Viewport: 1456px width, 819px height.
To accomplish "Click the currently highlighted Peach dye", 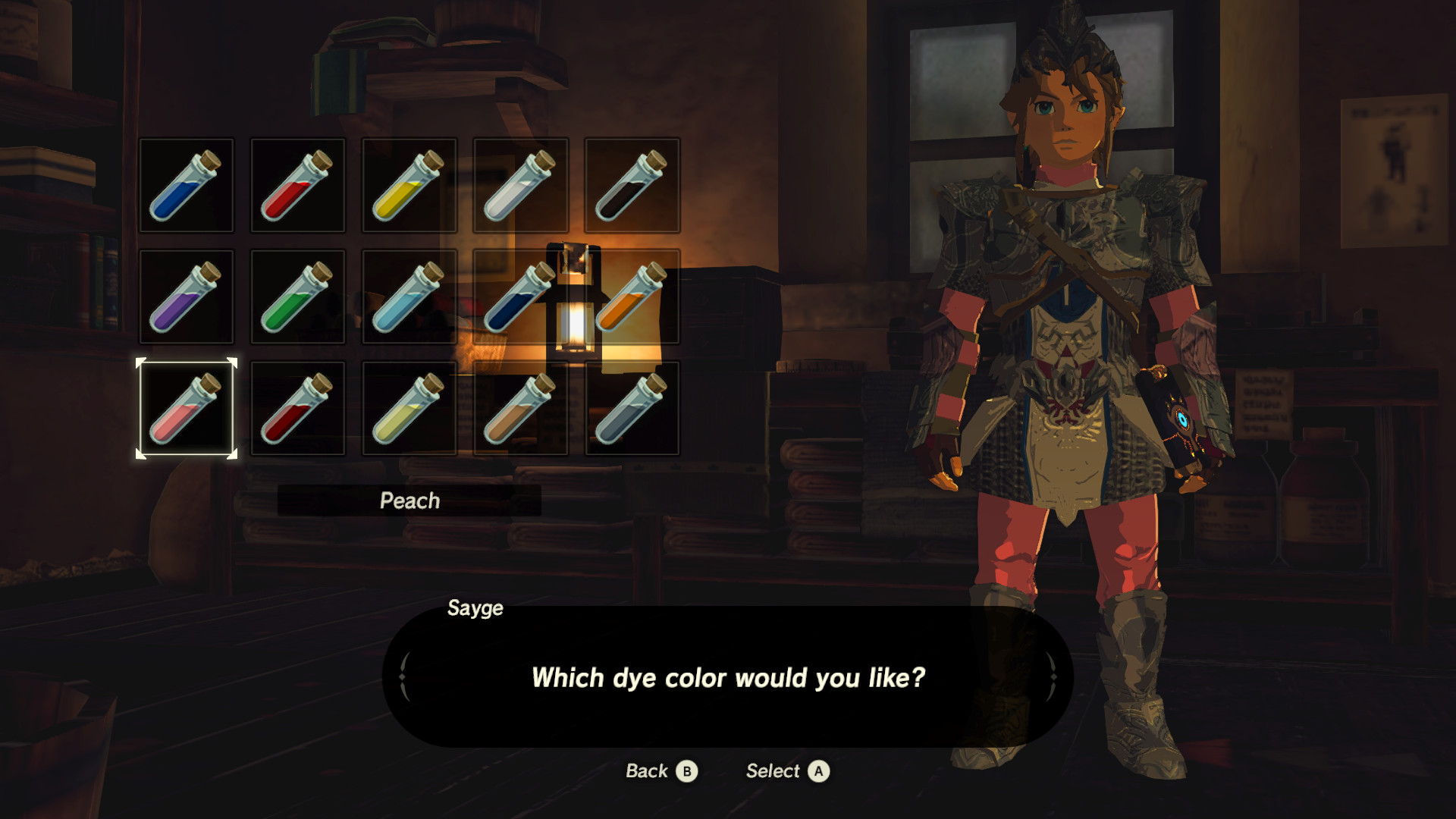I will (x=186, y=409).
